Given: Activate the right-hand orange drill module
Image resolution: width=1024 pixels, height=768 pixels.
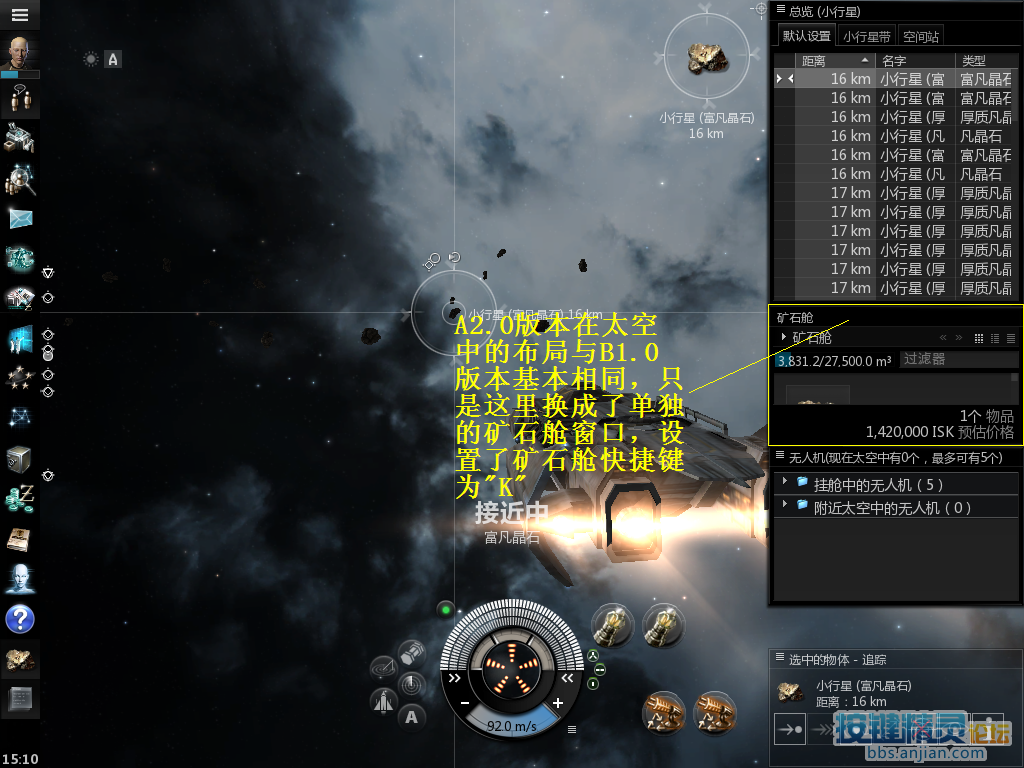Looking at the screenshot, I should point(714,711).
